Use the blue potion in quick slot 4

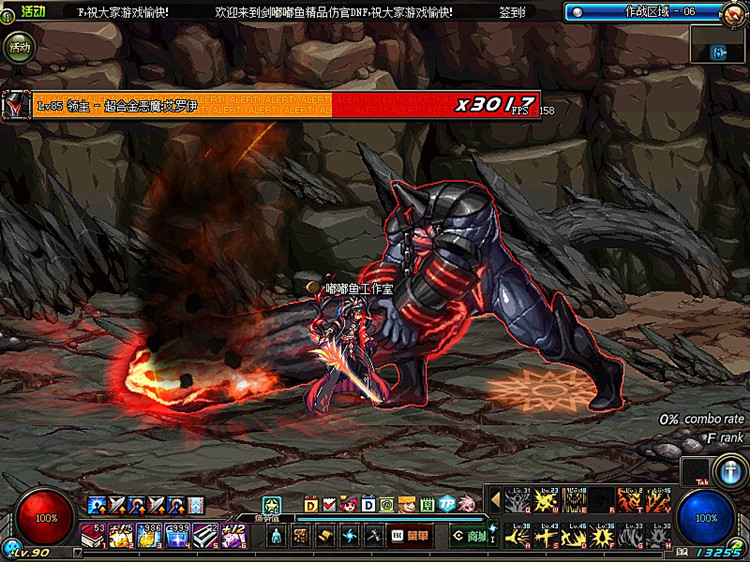click(177, 536)
